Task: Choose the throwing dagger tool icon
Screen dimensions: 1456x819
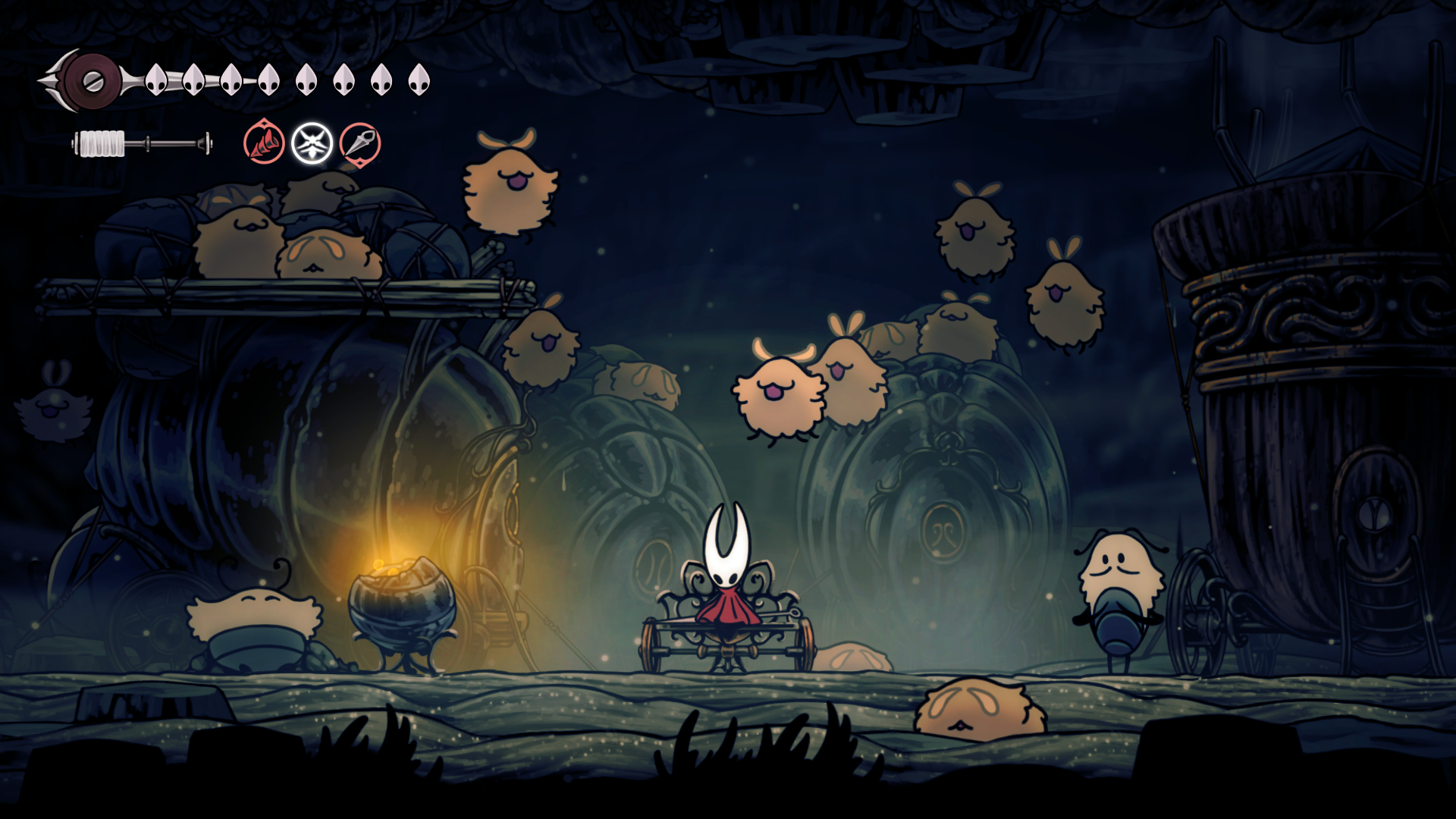Action: [x=360, y=143]
